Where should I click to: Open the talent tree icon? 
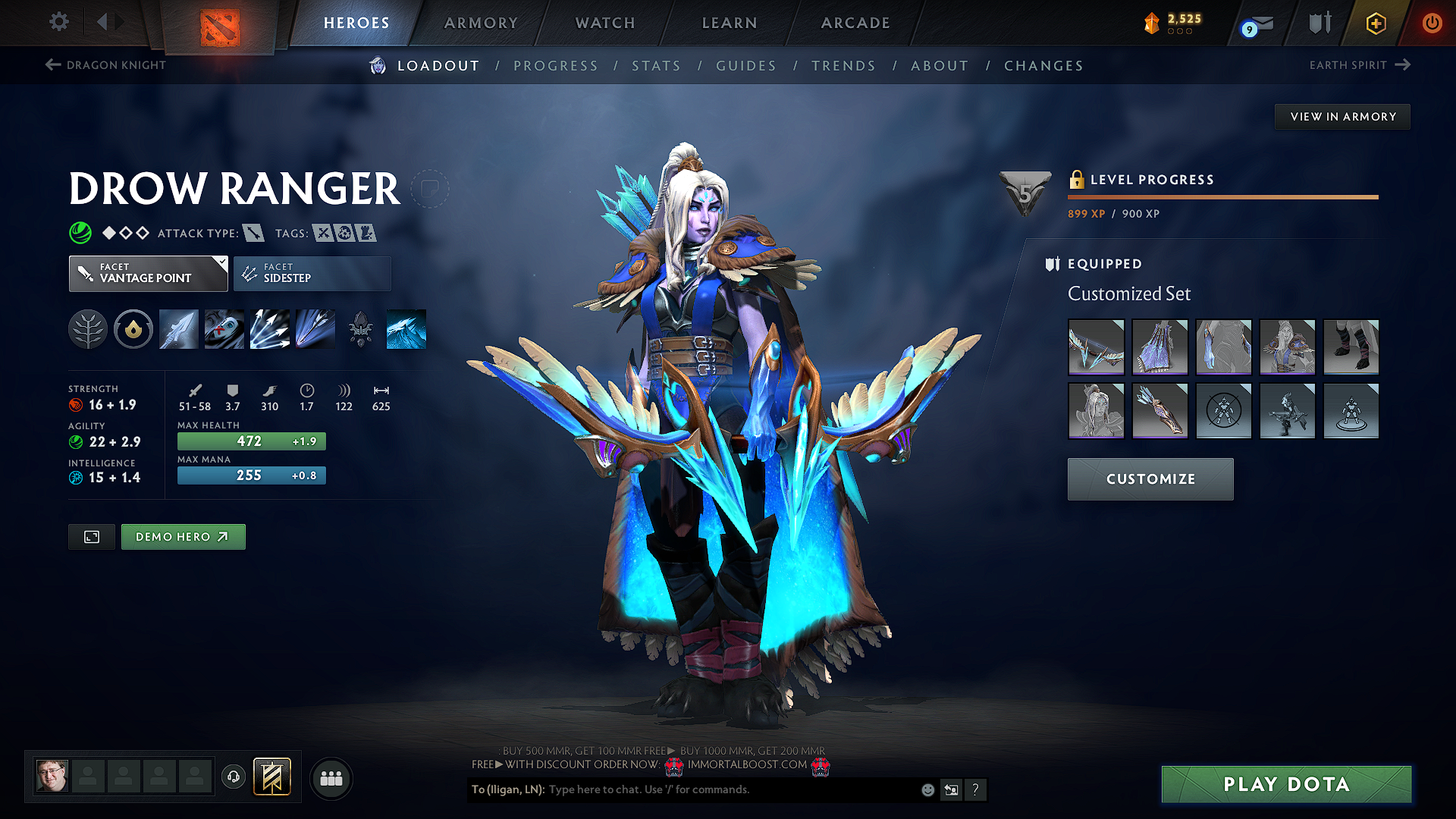pyautogui.click(x=87, y=329)
